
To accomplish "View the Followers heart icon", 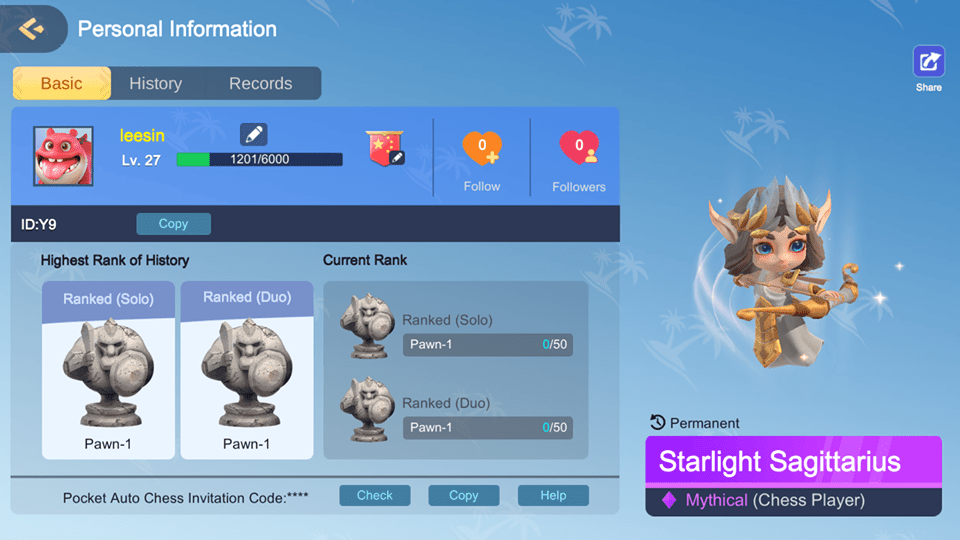I will [x=579, y=150].
